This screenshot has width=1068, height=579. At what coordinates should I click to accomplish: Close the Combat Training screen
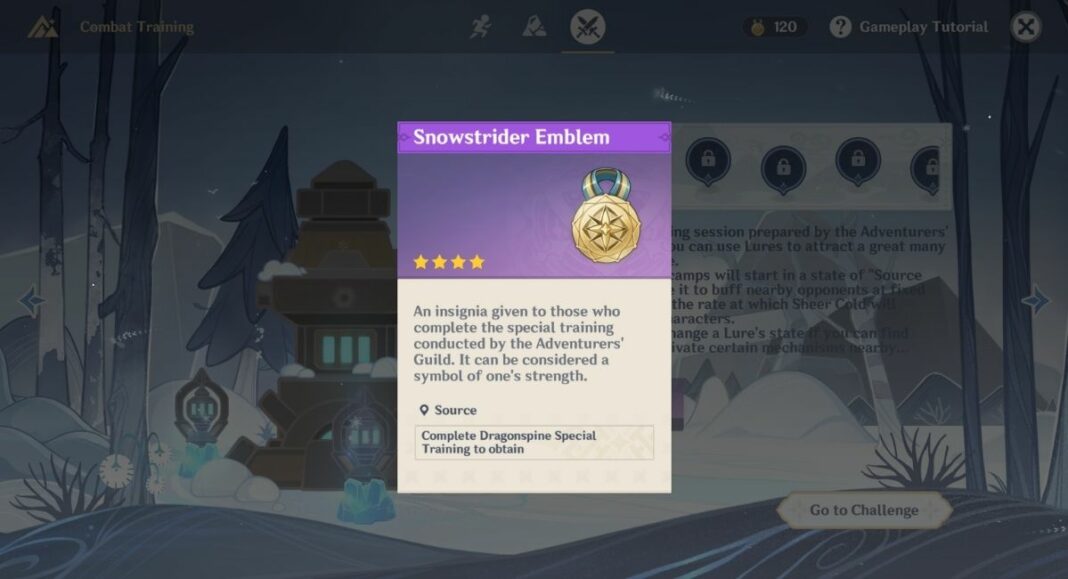(x=1025, y=27)
